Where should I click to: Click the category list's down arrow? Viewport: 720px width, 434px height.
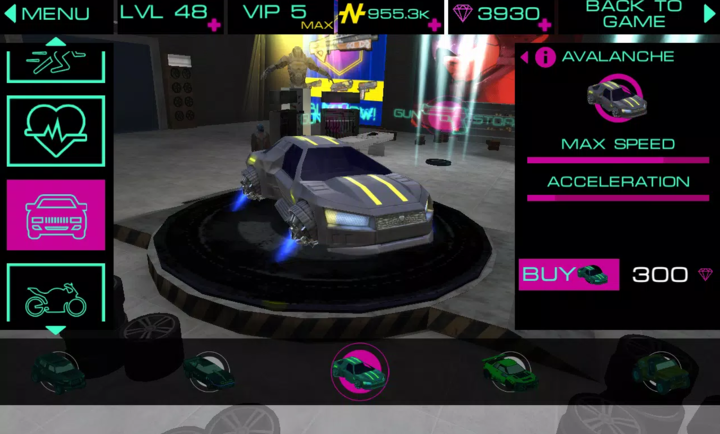(56, 330)
